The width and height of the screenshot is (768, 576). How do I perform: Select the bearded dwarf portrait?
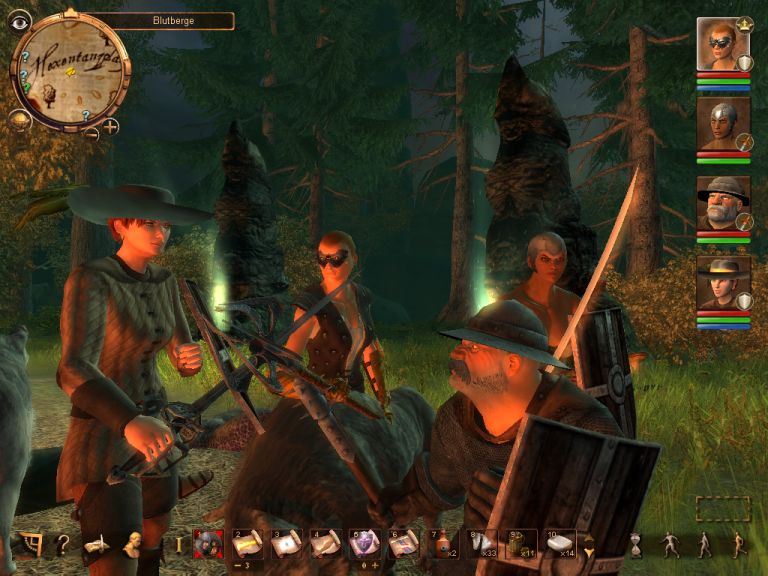click(x=722, y=204)
